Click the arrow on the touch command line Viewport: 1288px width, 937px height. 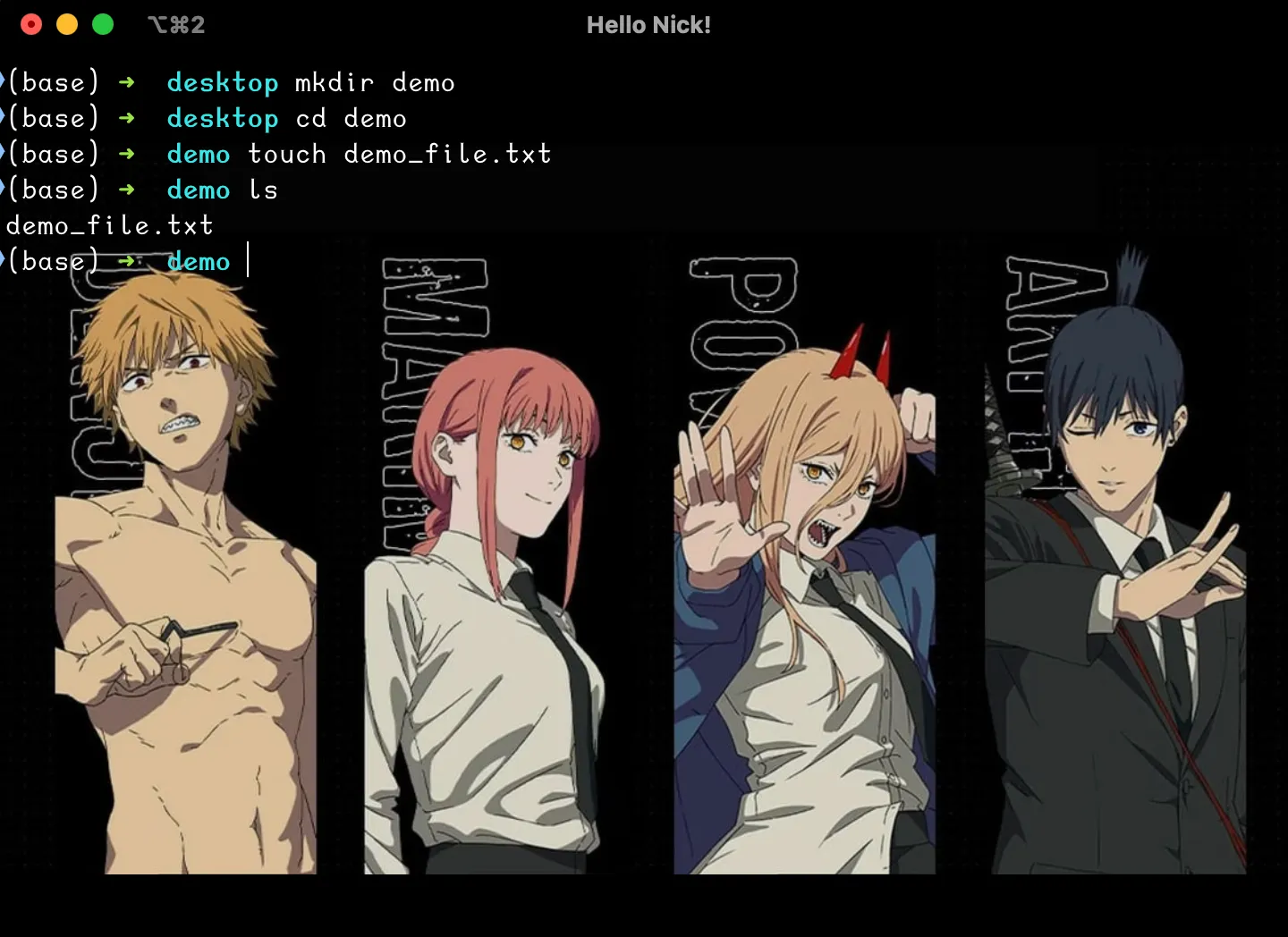[127, 154]
